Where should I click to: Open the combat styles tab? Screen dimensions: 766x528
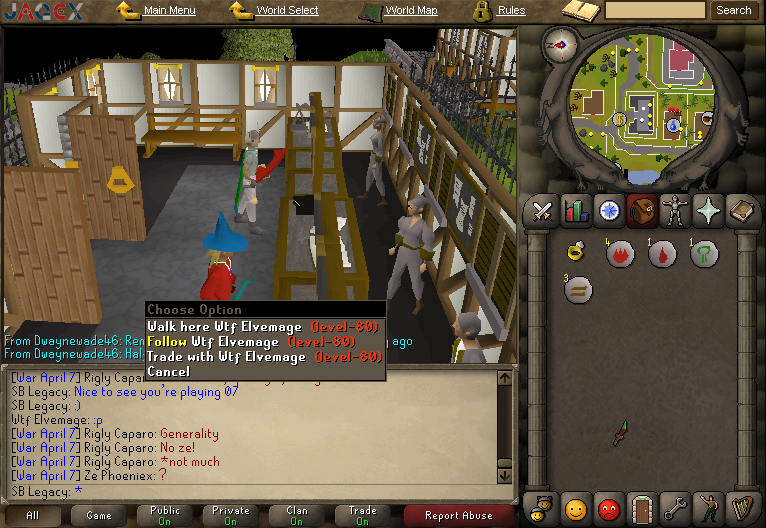543,211
